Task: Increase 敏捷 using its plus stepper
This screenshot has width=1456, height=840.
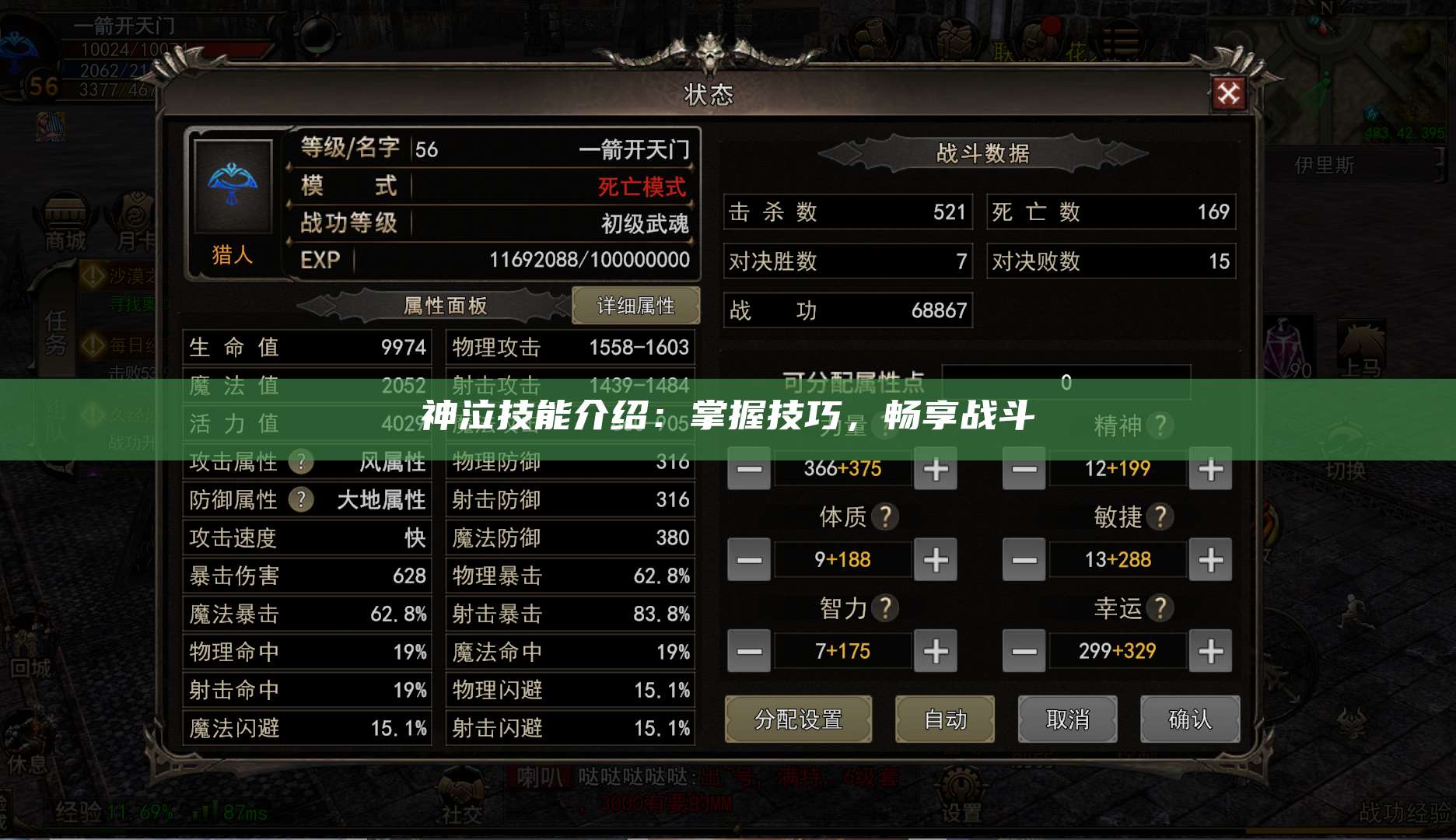Action: (x=1209, y=559)
